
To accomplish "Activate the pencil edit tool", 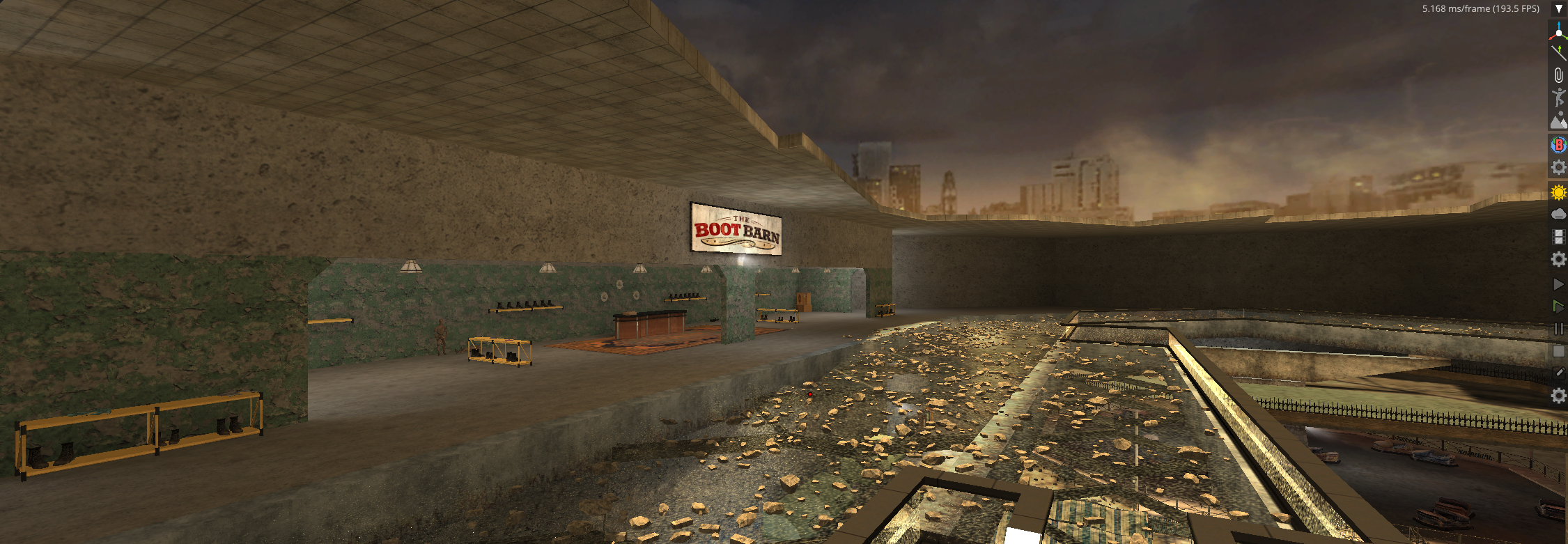I will pyautogui.click(x=1558, y=373).
